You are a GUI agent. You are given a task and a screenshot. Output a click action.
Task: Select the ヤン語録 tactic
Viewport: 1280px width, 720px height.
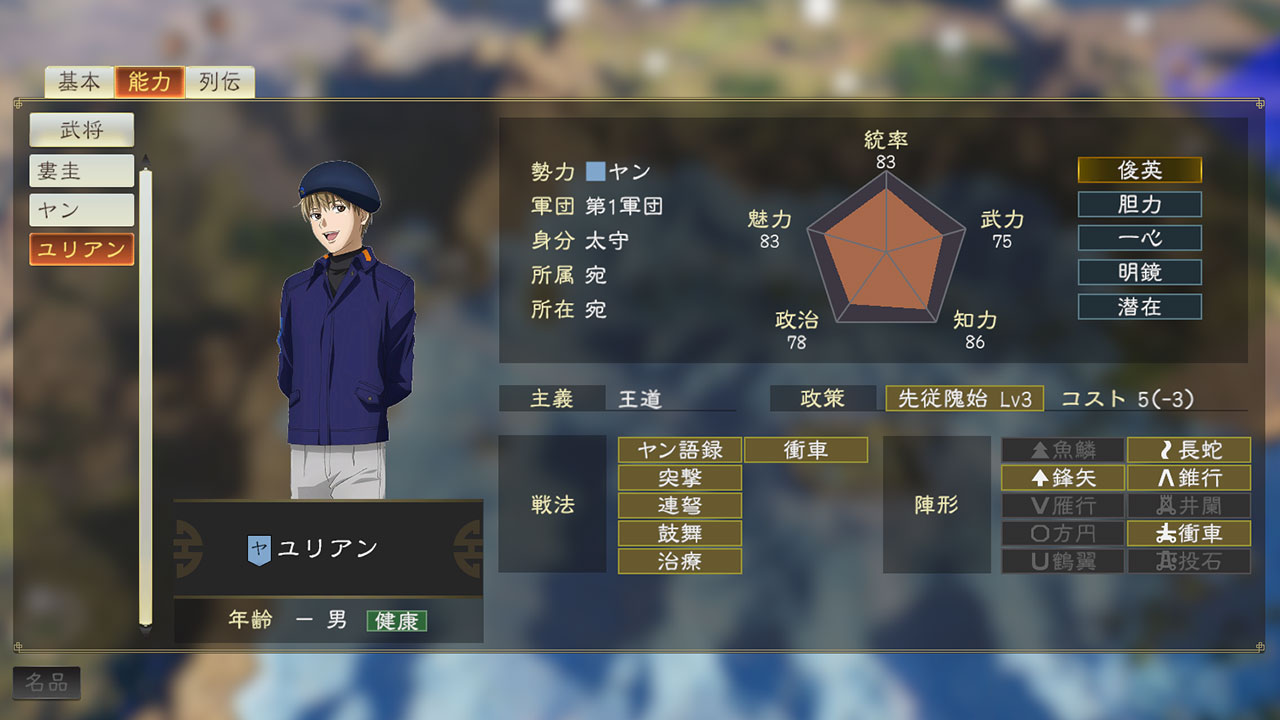(680, 450)
